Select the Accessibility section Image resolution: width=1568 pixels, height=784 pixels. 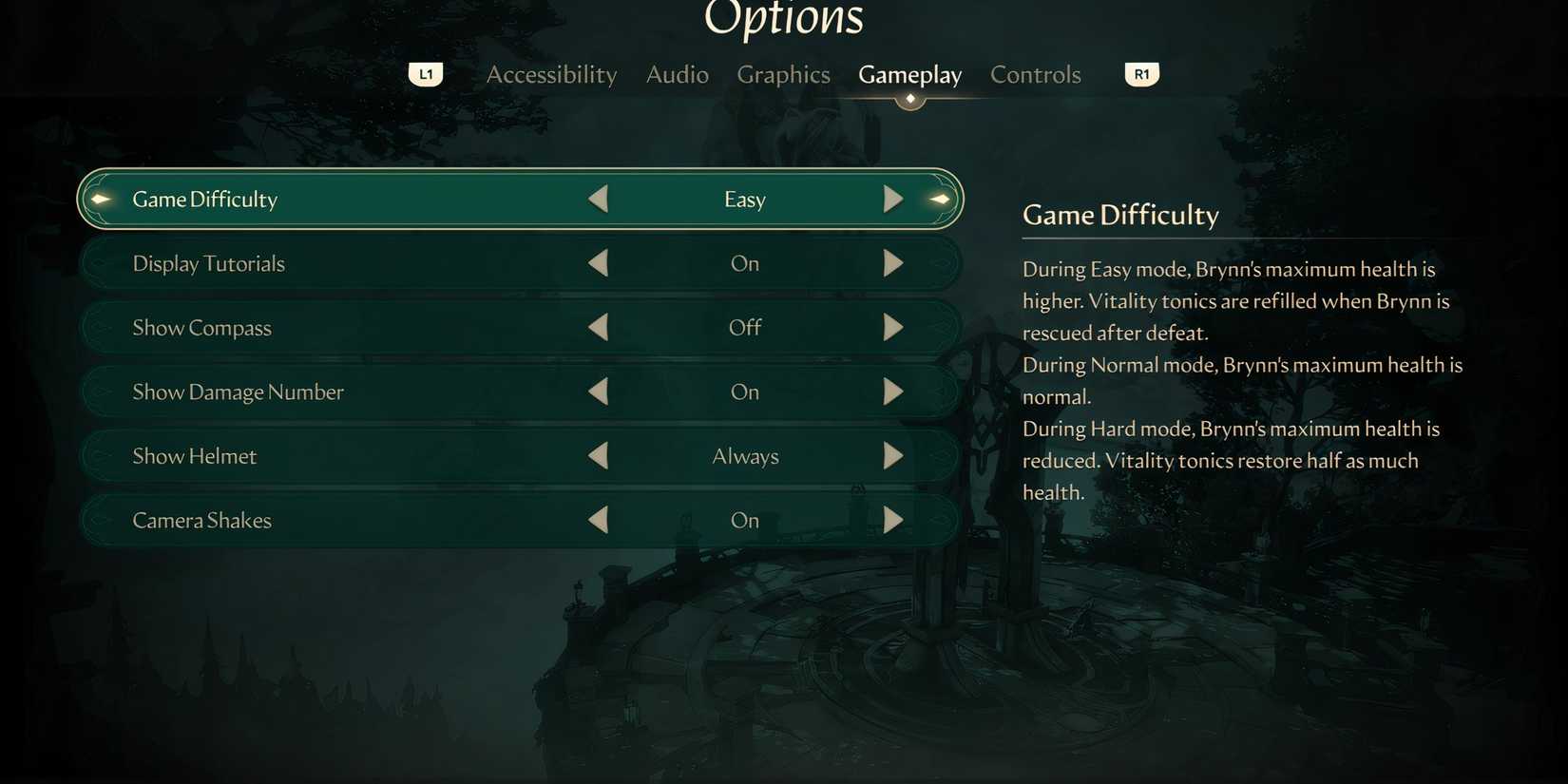click(551, 74)
